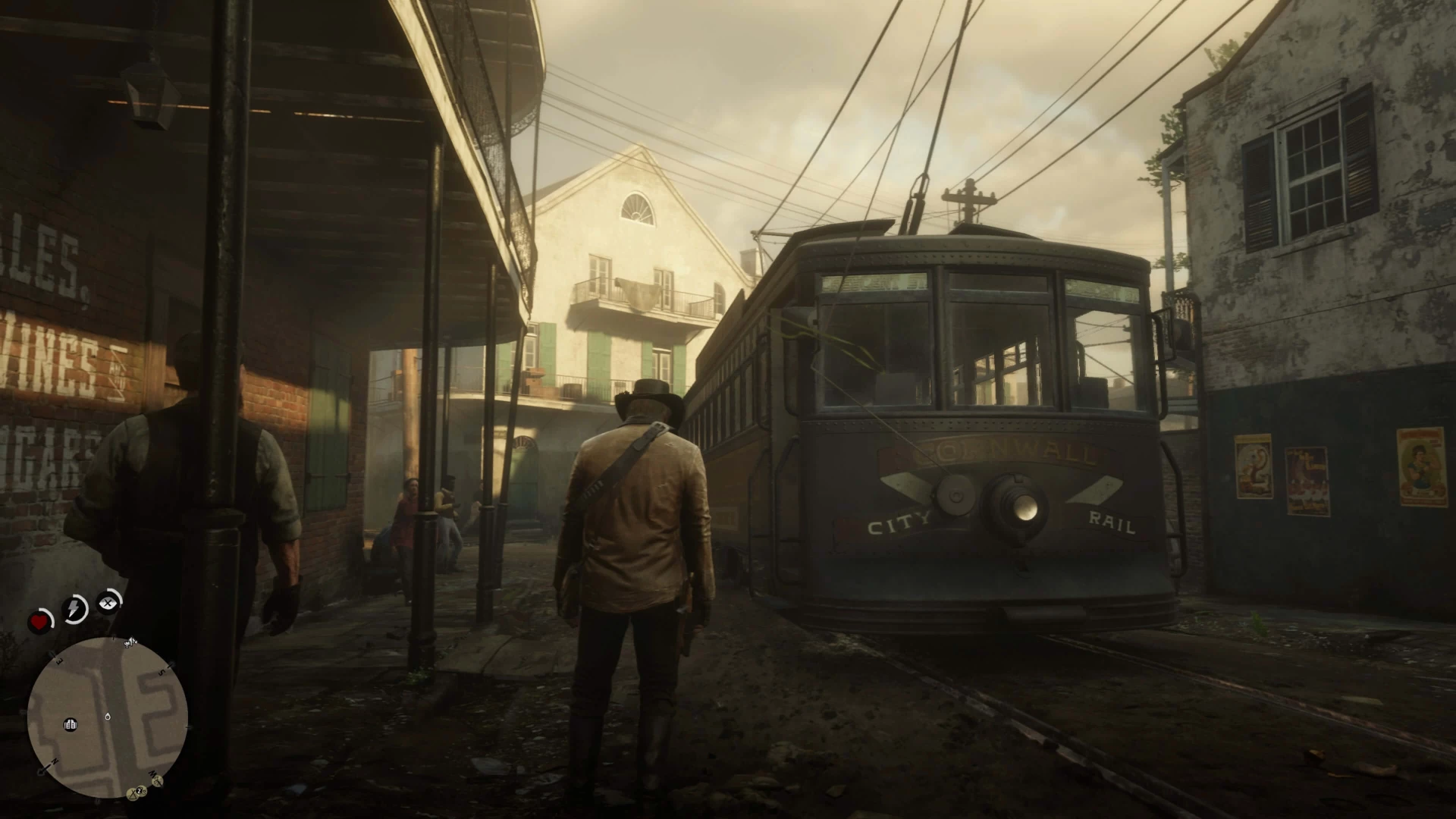1456x819 pixels.
Task: Open the circular minimap
Action: [107, 717]
